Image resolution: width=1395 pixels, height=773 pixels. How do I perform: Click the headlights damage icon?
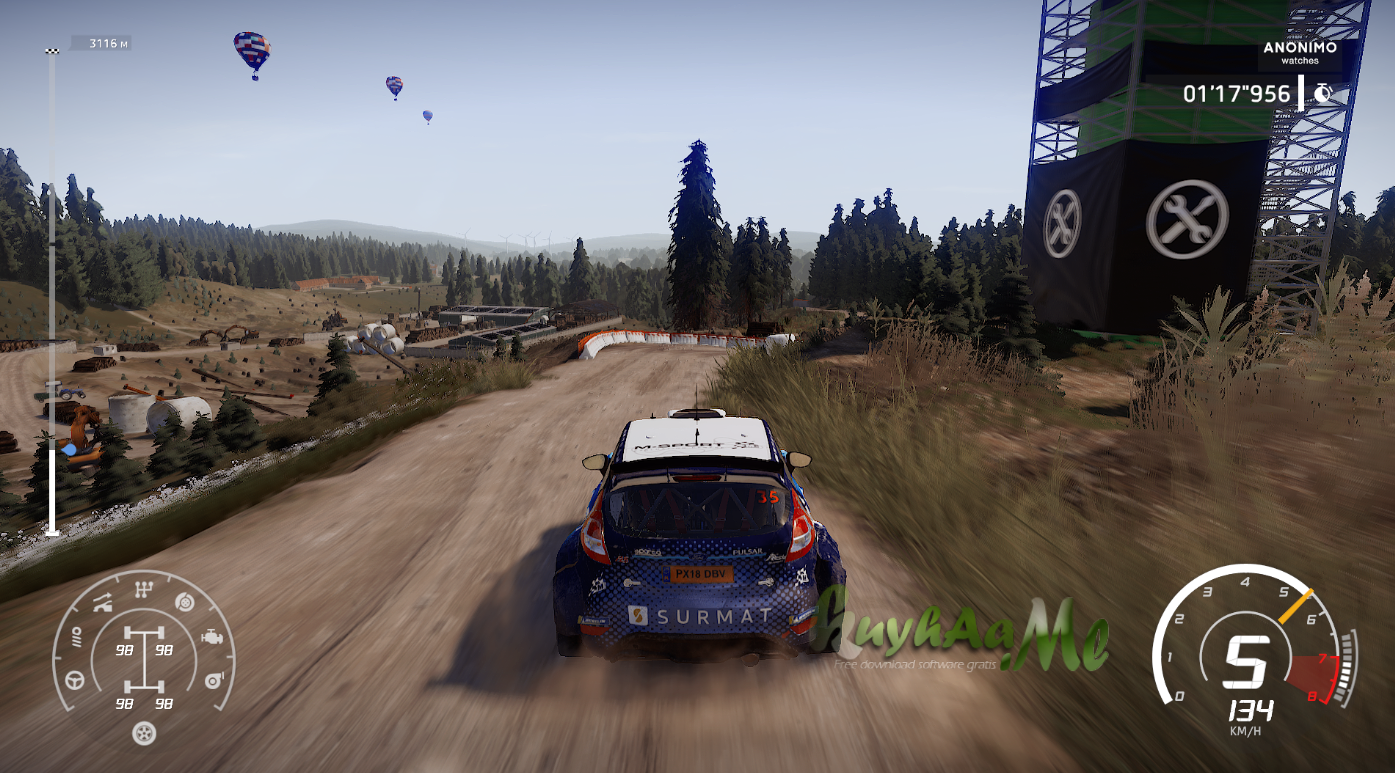click(75, 637)
